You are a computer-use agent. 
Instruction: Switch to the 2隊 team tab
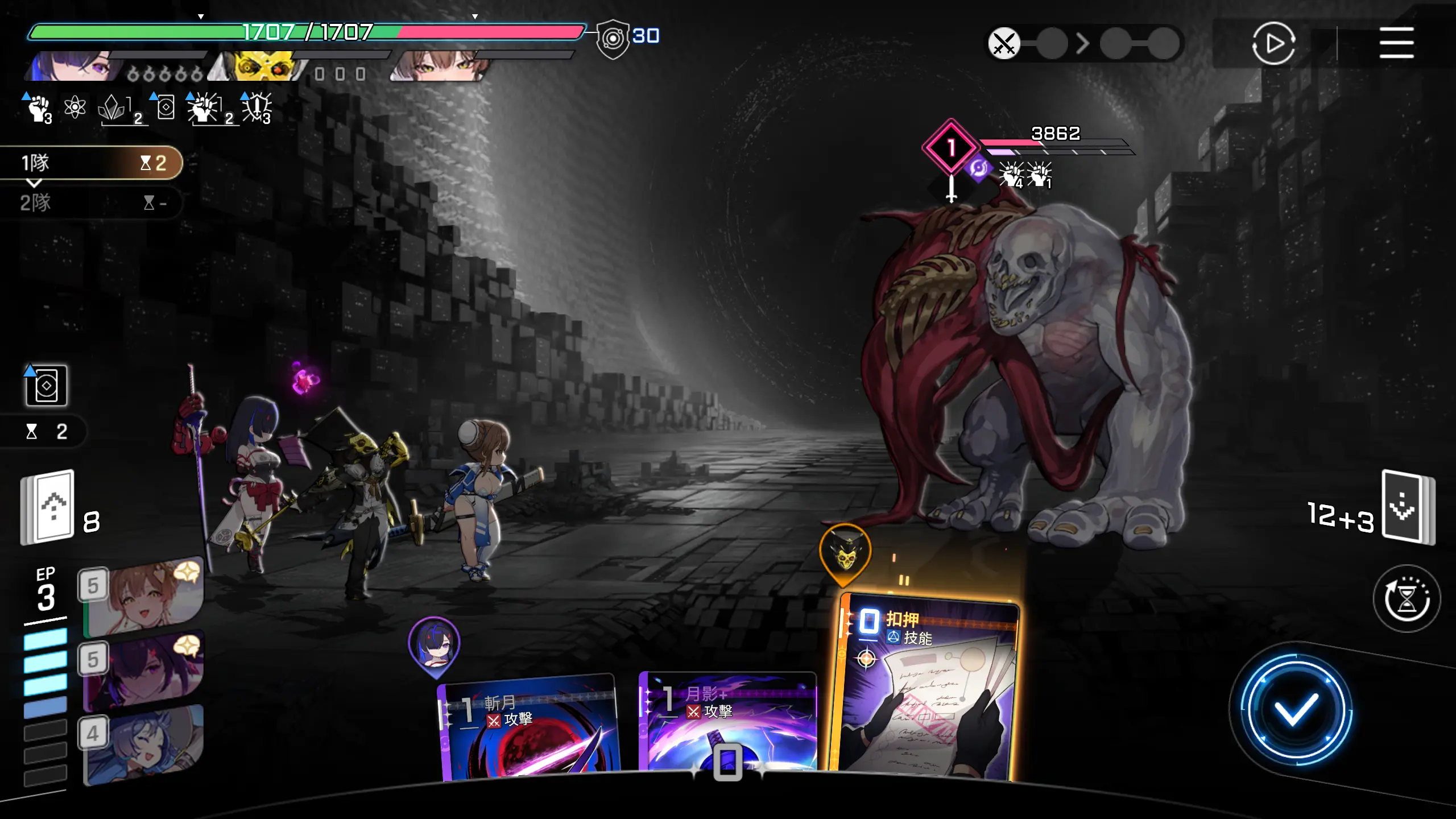click(91, 202)
